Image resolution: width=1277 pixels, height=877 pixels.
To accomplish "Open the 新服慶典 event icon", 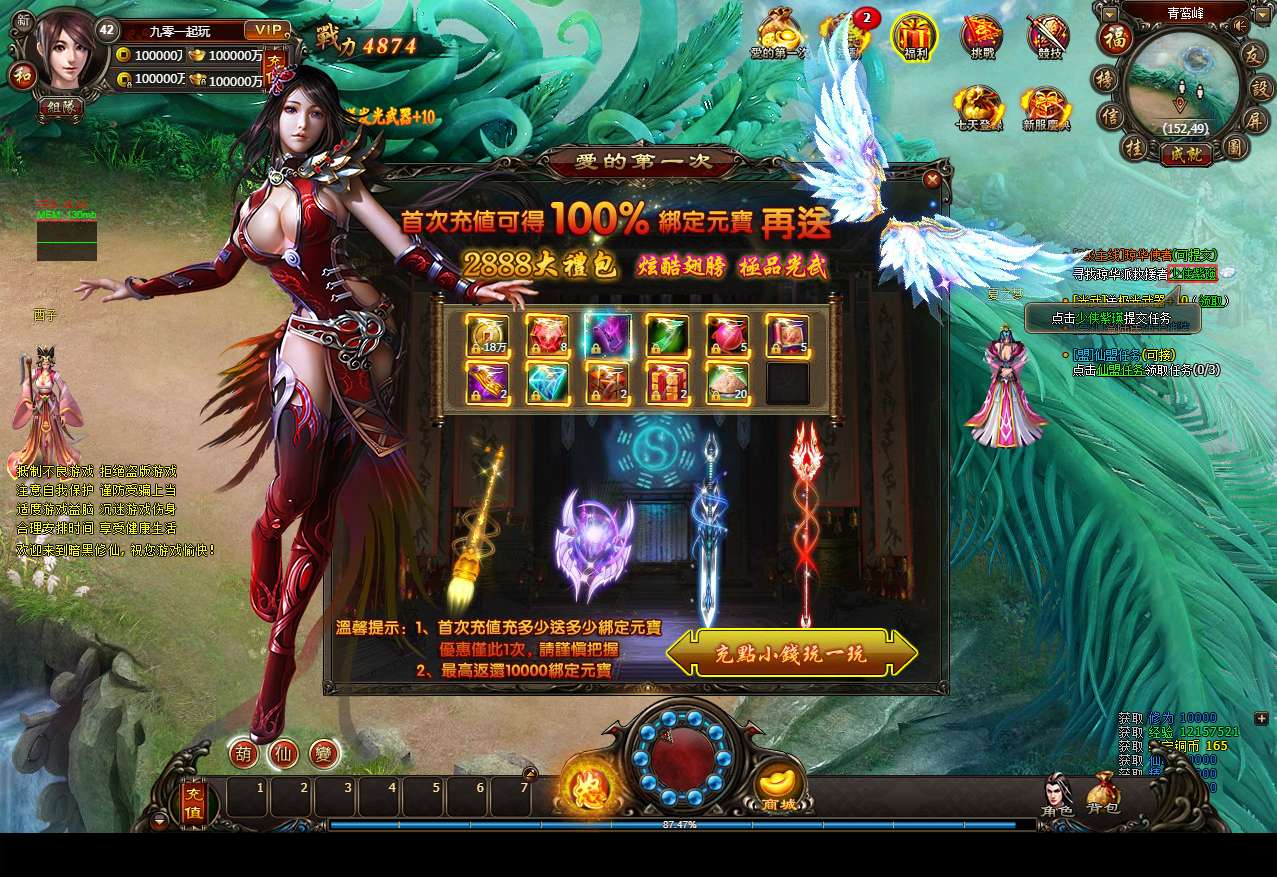I will tap(1045, 108).
